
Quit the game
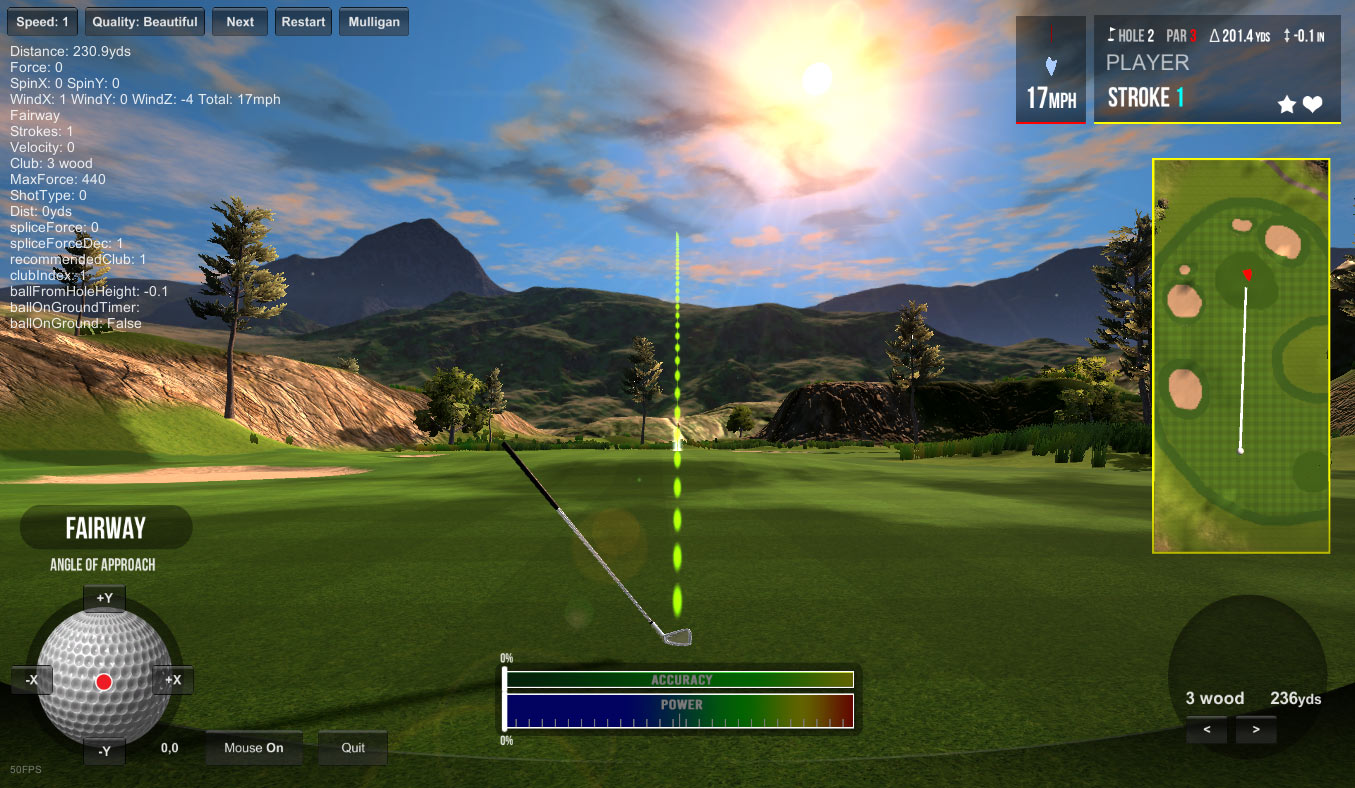coord(353,748)
